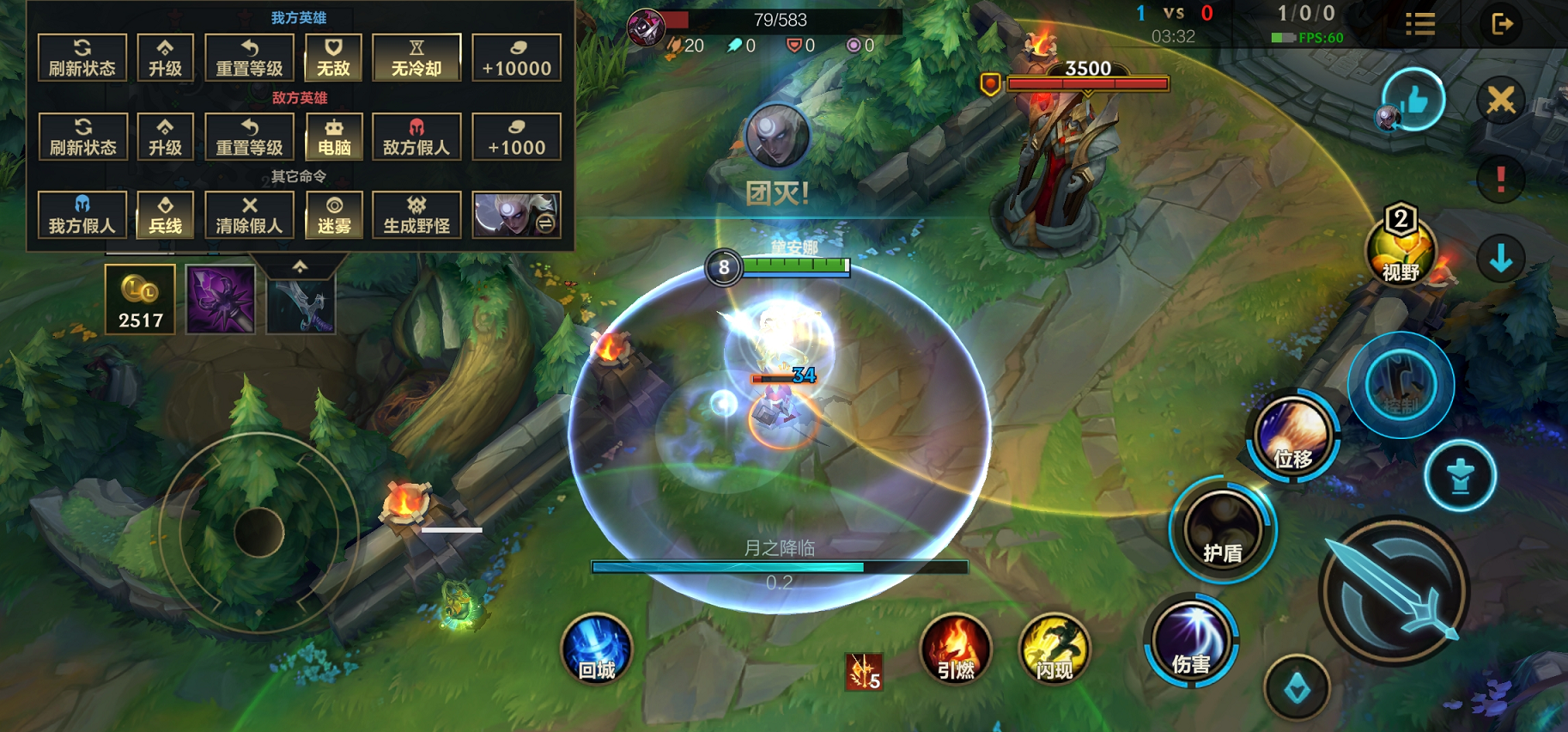
Task: Toggle the 兵线 minion wave button
Action: [x=165, y=215]
